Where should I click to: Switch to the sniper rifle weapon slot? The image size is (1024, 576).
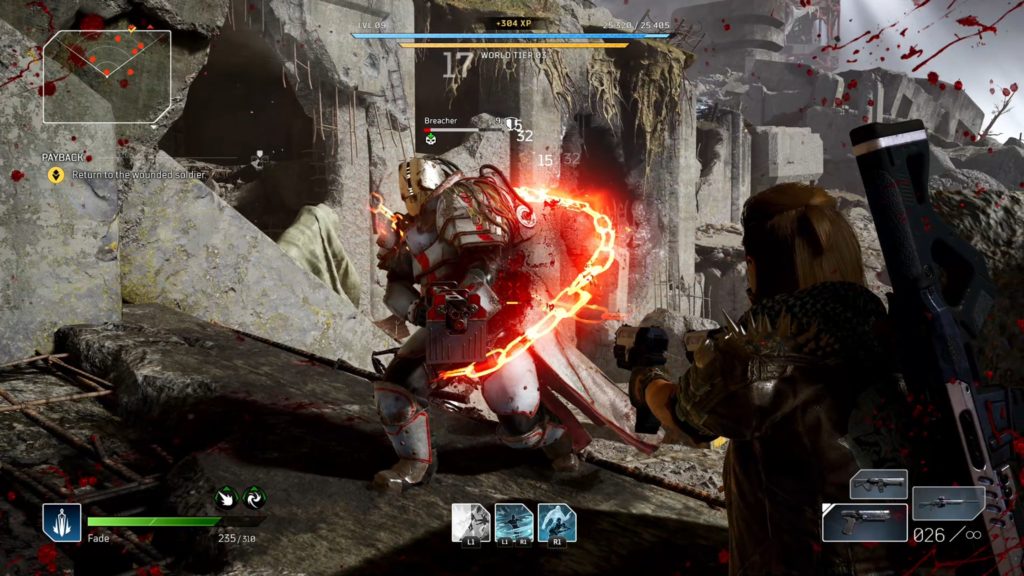[947, 503]
